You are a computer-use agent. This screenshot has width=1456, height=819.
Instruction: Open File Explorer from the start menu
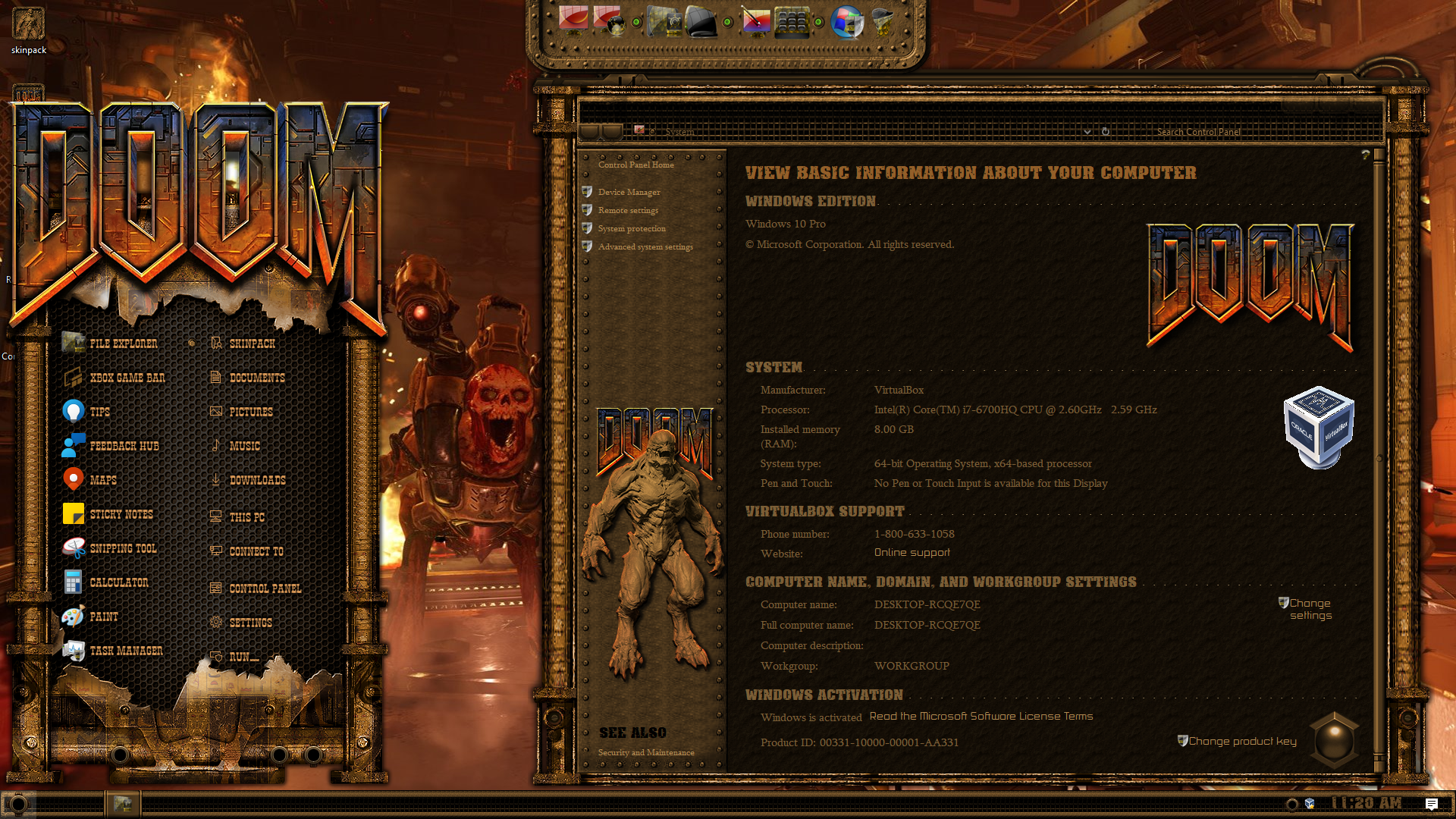(123, 344)
